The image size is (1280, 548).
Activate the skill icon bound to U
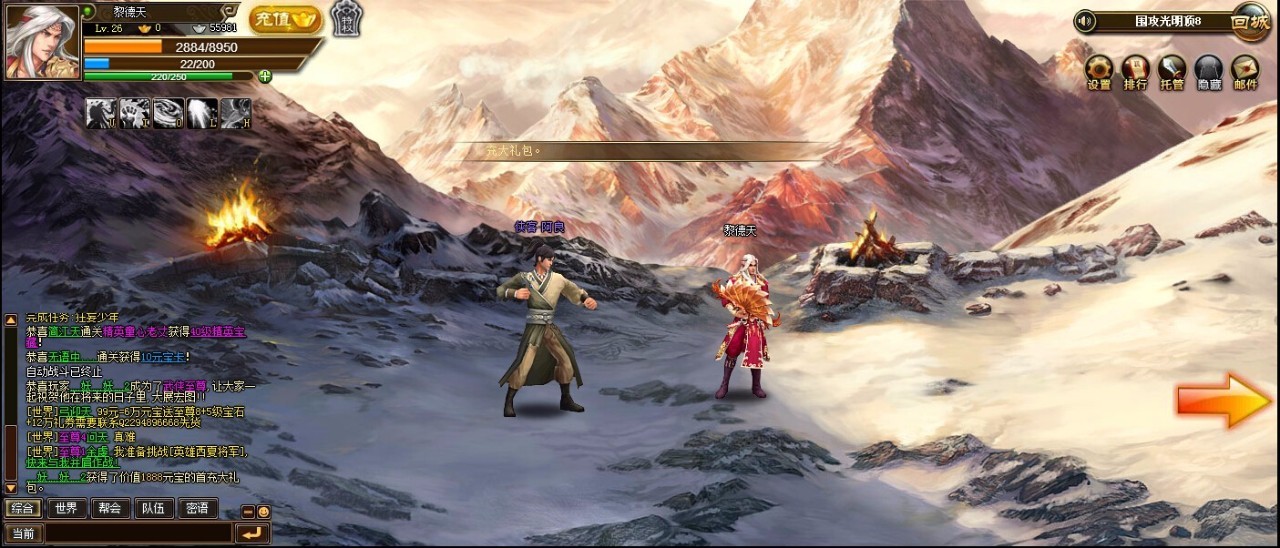point(100,113)
